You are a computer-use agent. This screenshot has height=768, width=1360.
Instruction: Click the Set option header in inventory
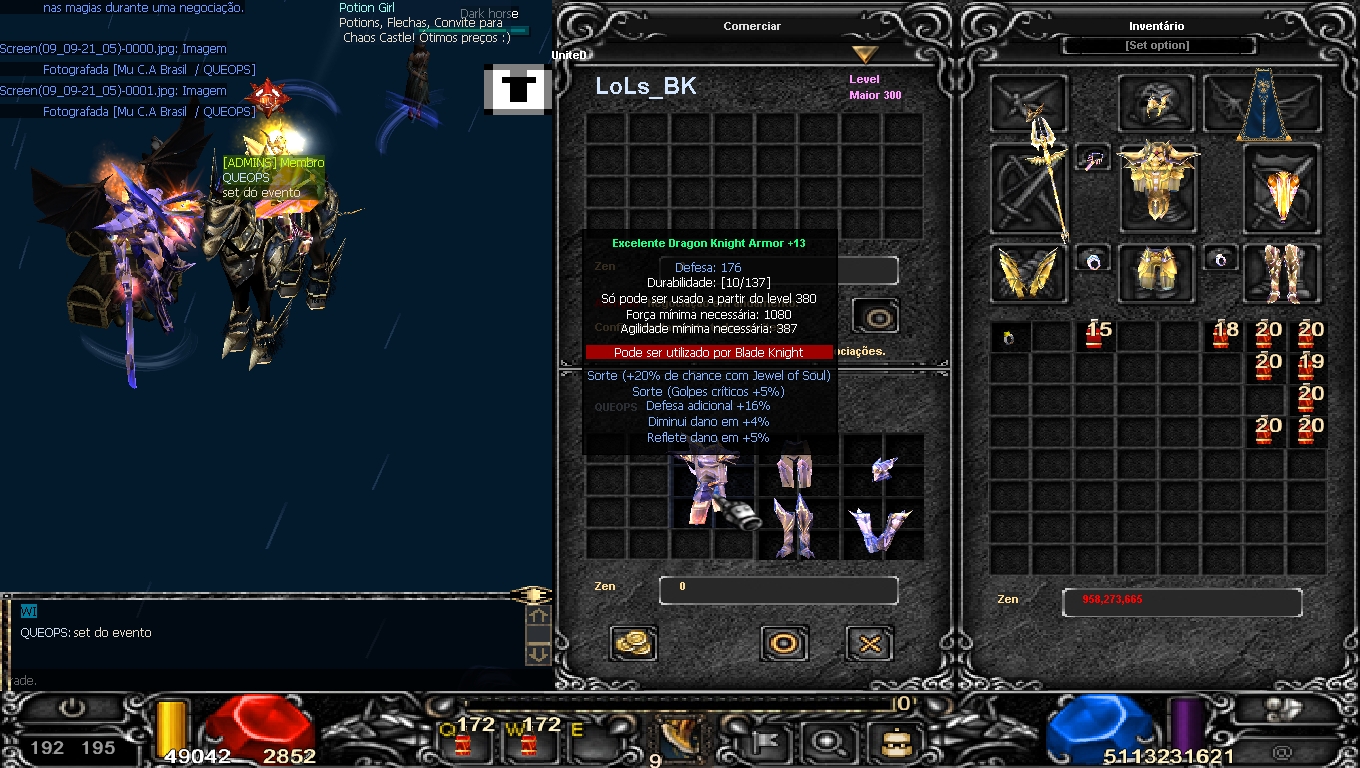[1157, 46]
